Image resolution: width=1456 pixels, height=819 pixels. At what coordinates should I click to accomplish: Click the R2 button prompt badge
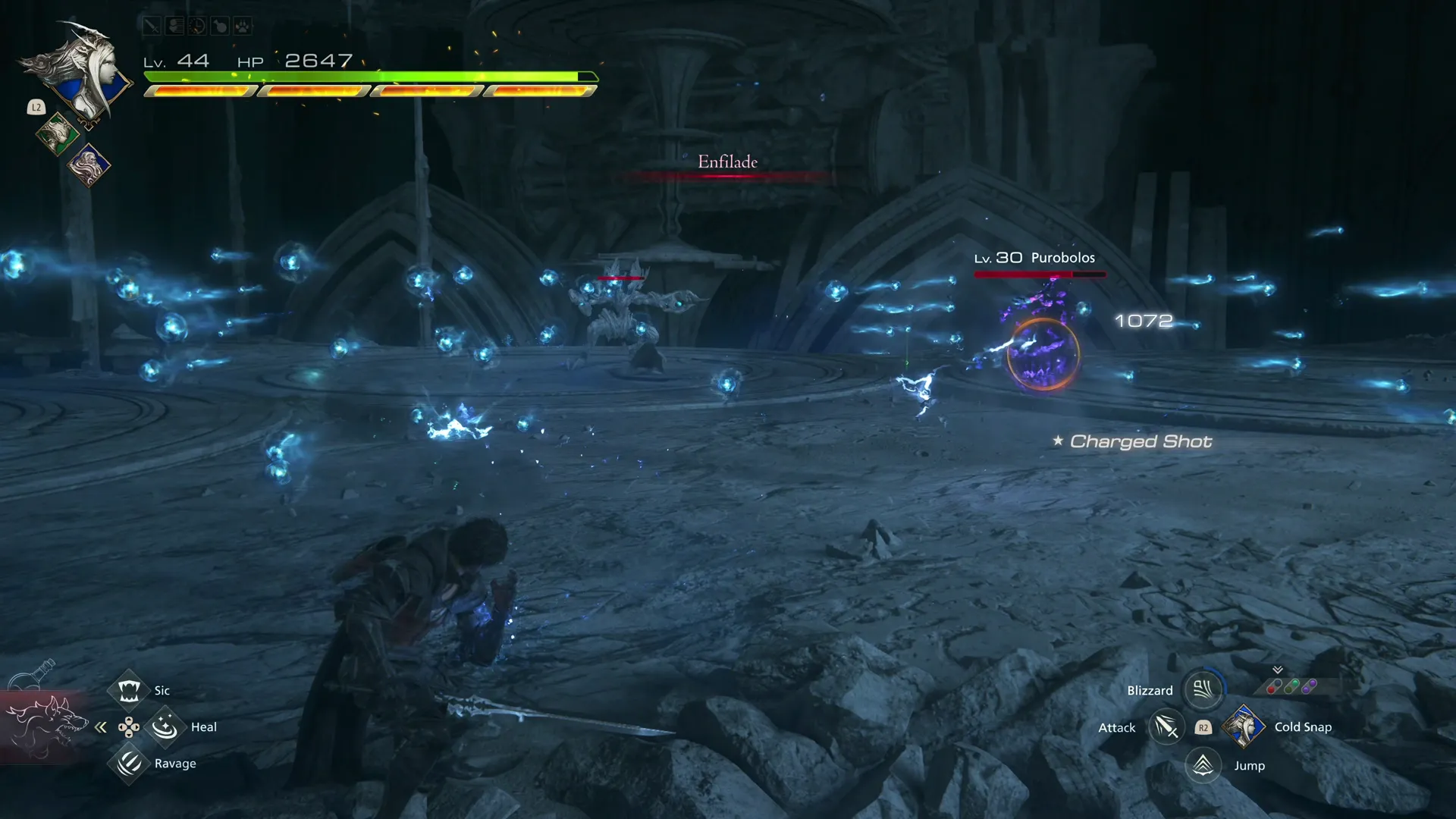click(1203, 726)
